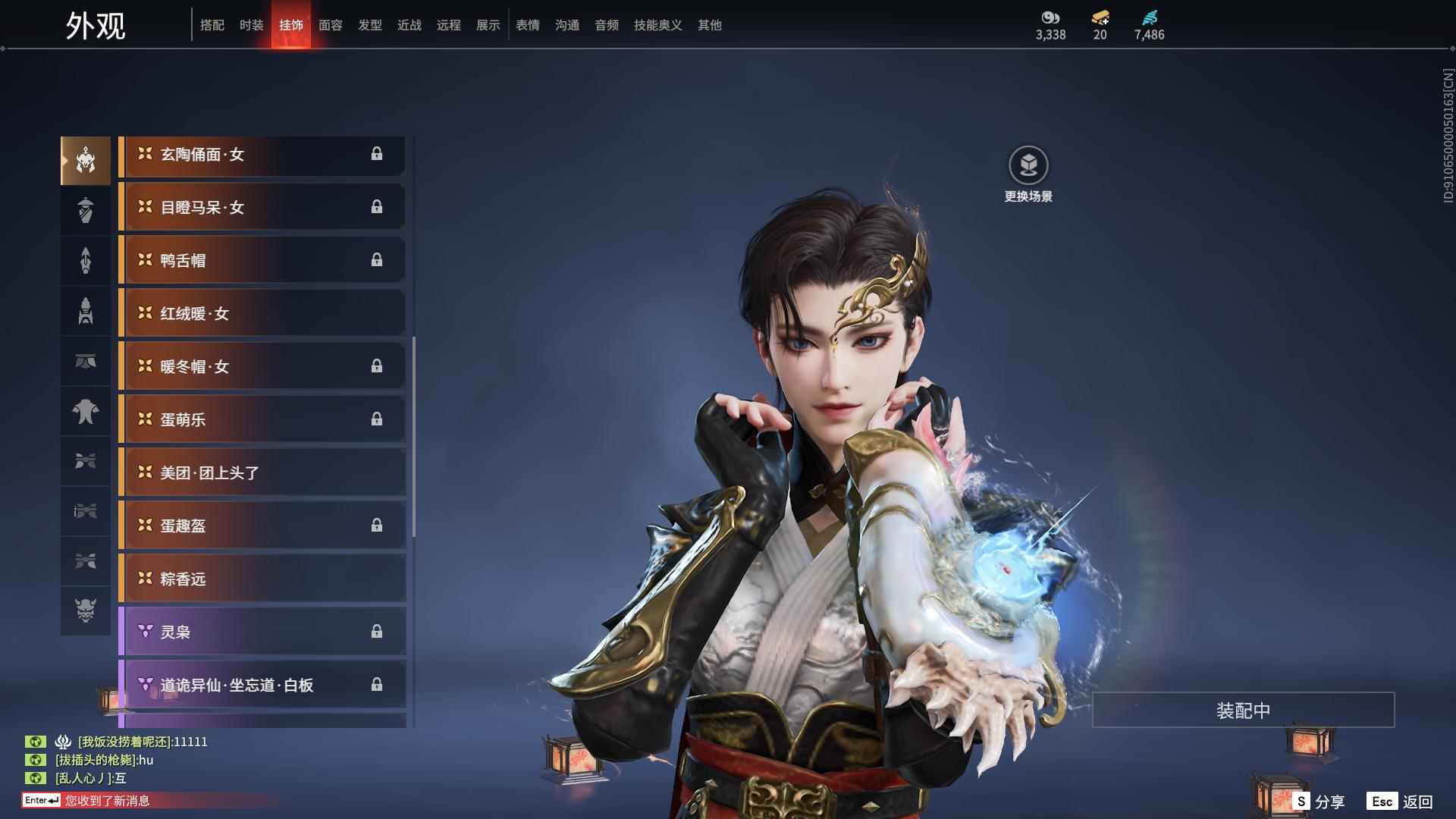The image size is (1456, 819).
Task: Open the new message chat notification
Action: point(106,801)
